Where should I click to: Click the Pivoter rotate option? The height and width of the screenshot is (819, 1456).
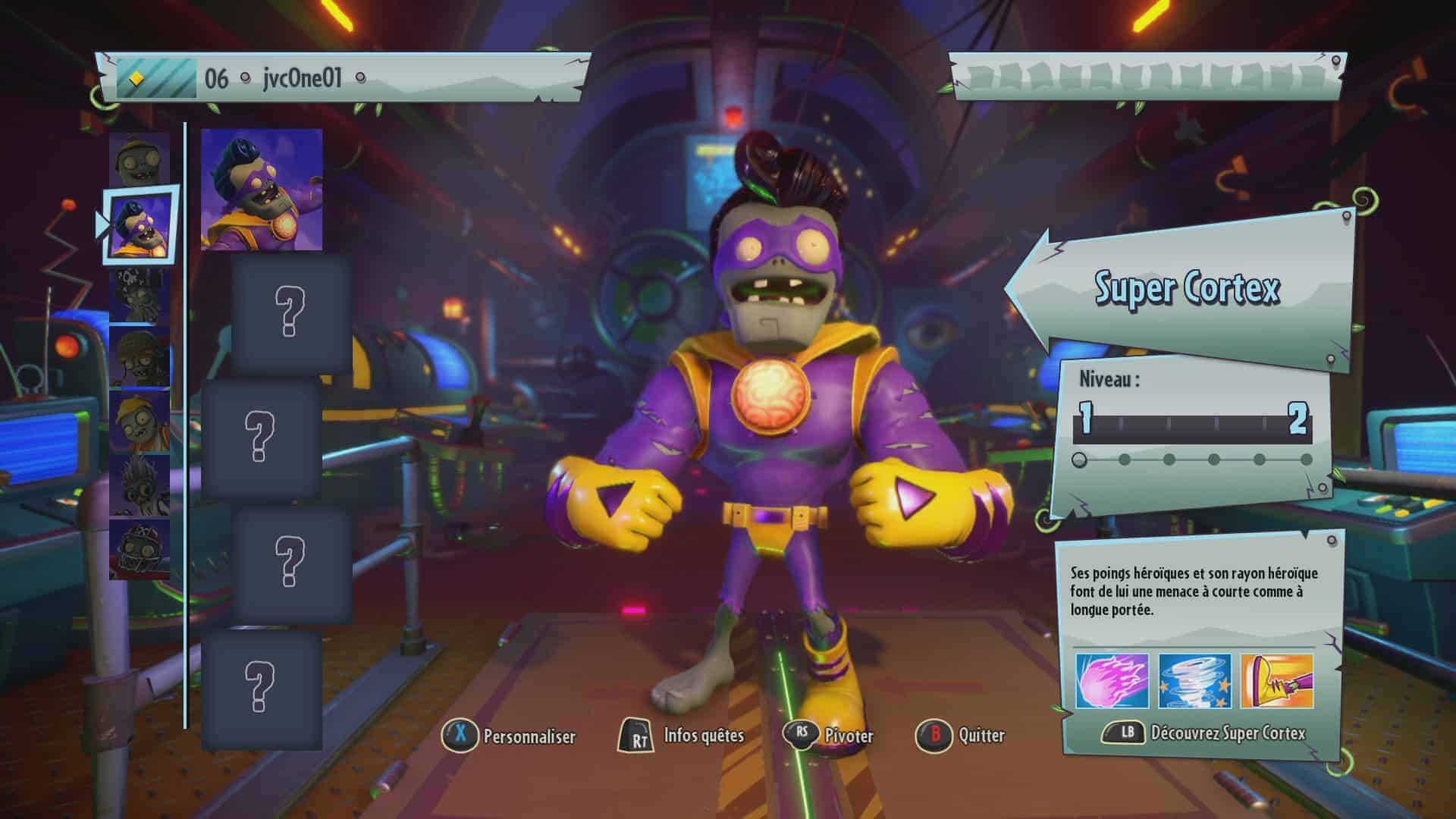pos(829,736)
